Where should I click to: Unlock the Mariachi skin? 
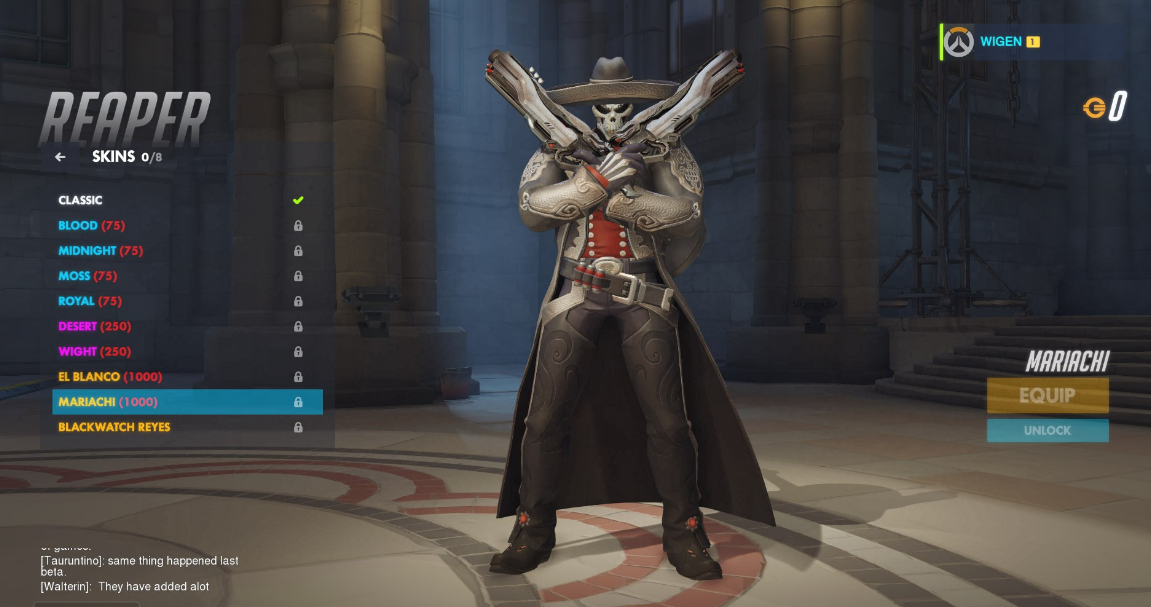[x=1047, y=431]
